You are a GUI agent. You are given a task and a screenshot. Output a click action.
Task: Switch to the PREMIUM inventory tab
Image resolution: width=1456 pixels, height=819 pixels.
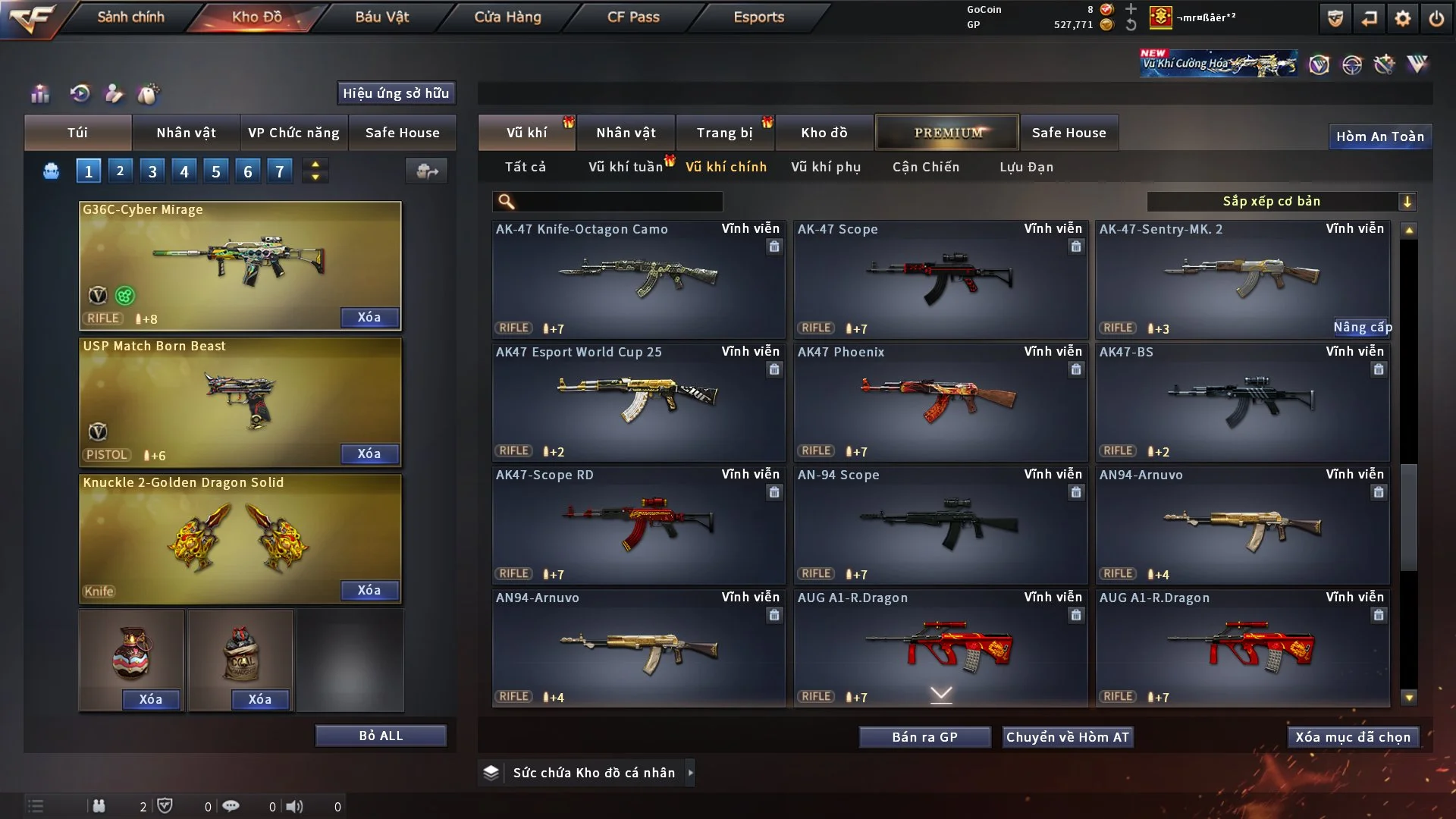tap(948, 133)
